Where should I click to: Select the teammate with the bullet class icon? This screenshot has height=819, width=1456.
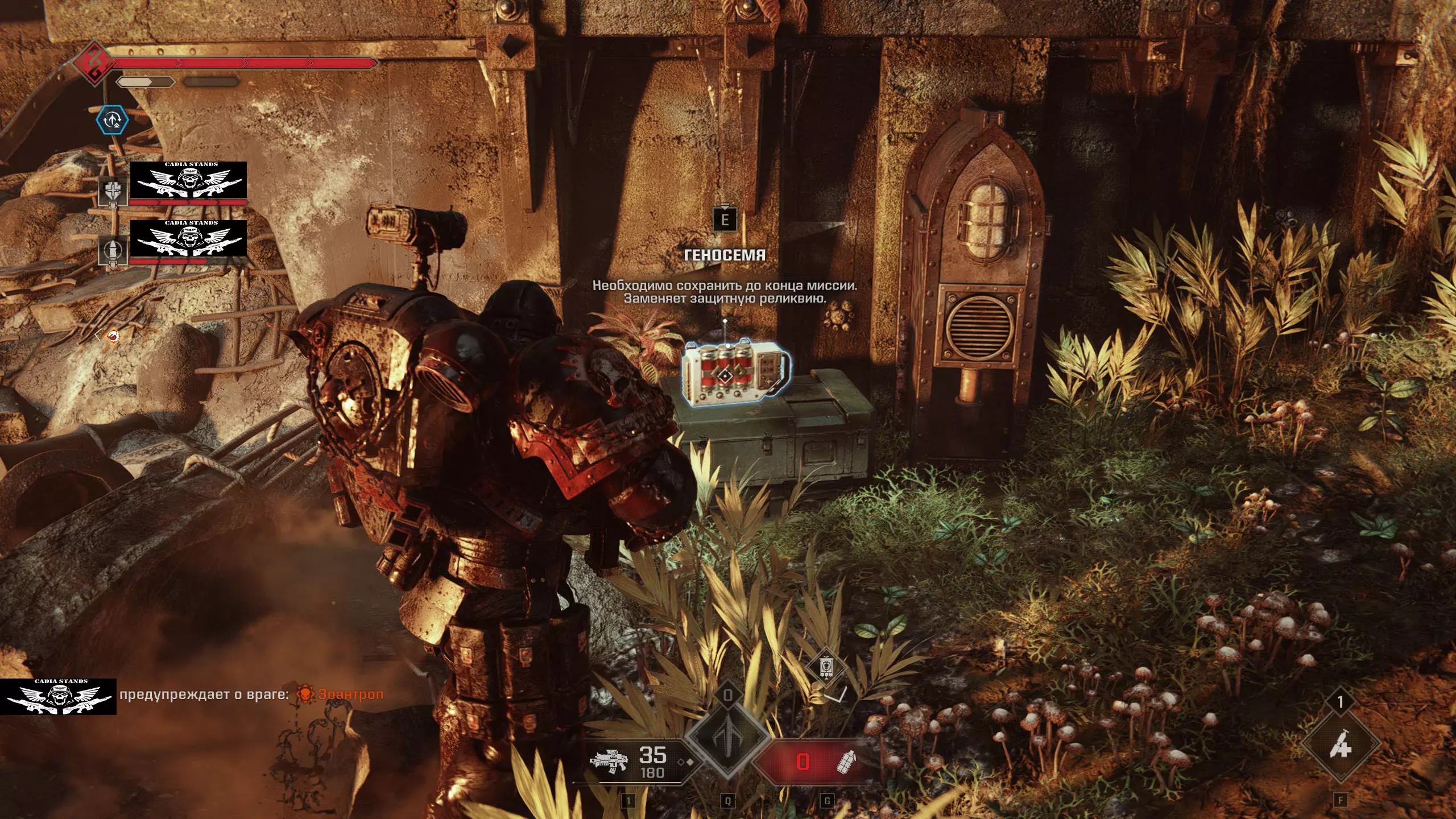click(112, 249)
